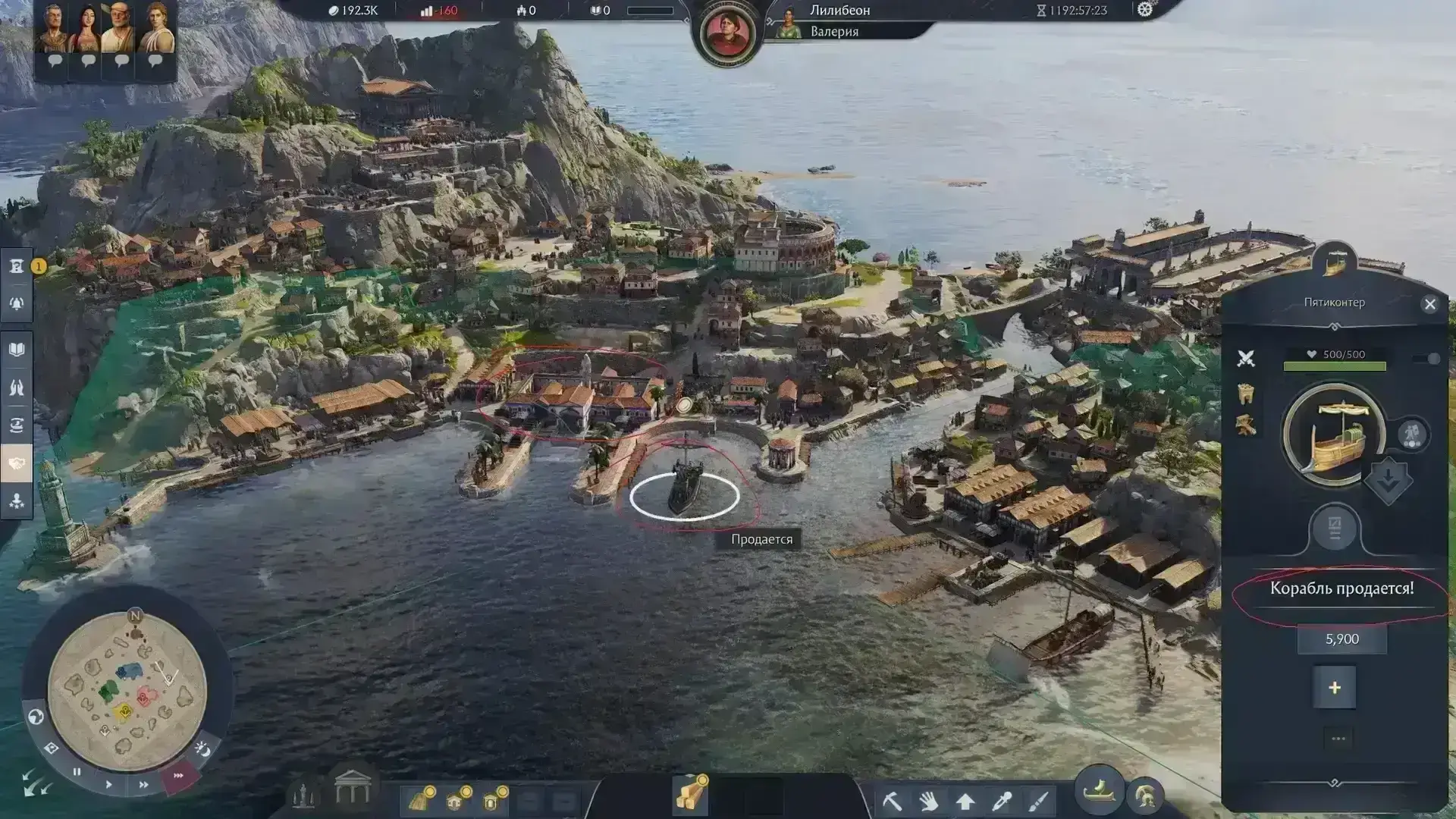Open the settings gear icon
Viewport: 1456px width, 819px height.
pyautogui.click(x=1144, y=10)
